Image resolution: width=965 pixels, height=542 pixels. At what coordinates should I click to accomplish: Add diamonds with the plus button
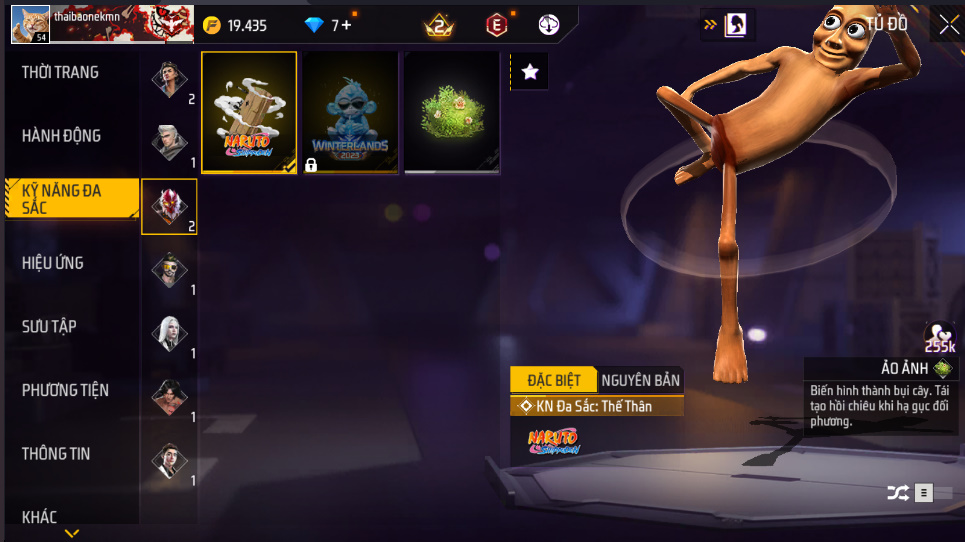(346, 25)
